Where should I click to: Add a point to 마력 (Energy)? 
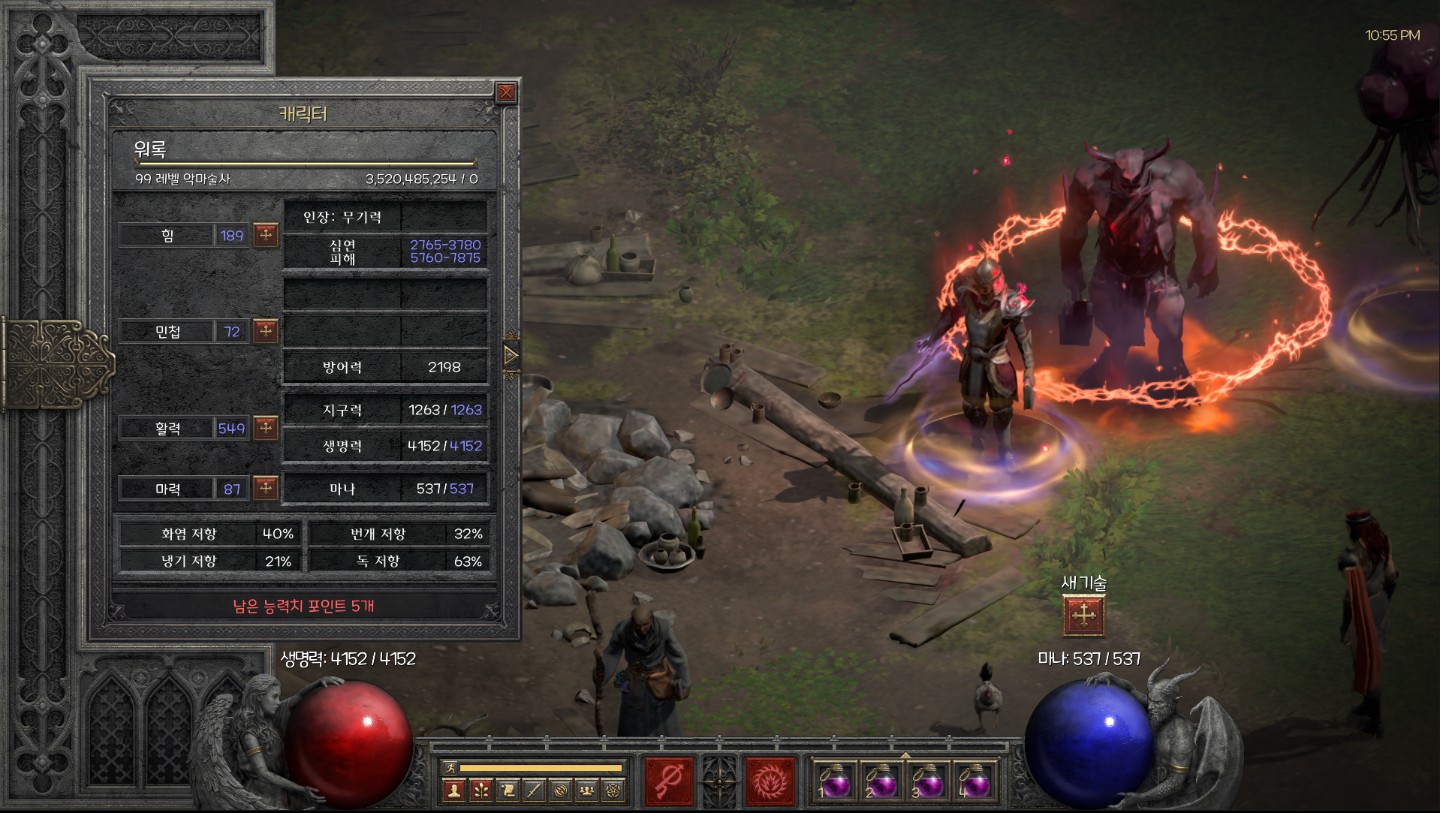pyautogui.click(x=266, y=488)
